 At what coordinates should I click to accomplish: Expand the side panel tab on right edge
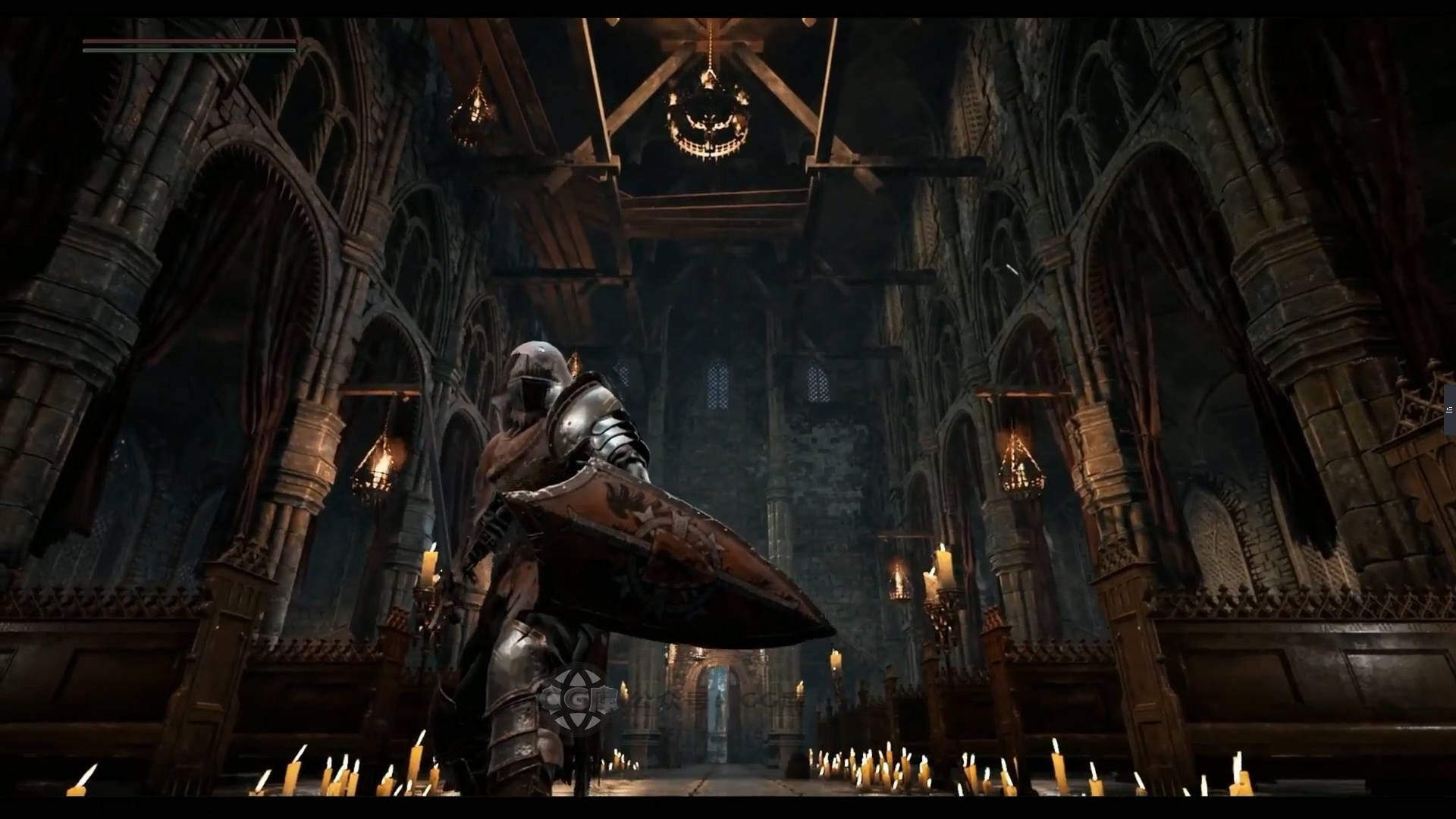[1449, 409]
